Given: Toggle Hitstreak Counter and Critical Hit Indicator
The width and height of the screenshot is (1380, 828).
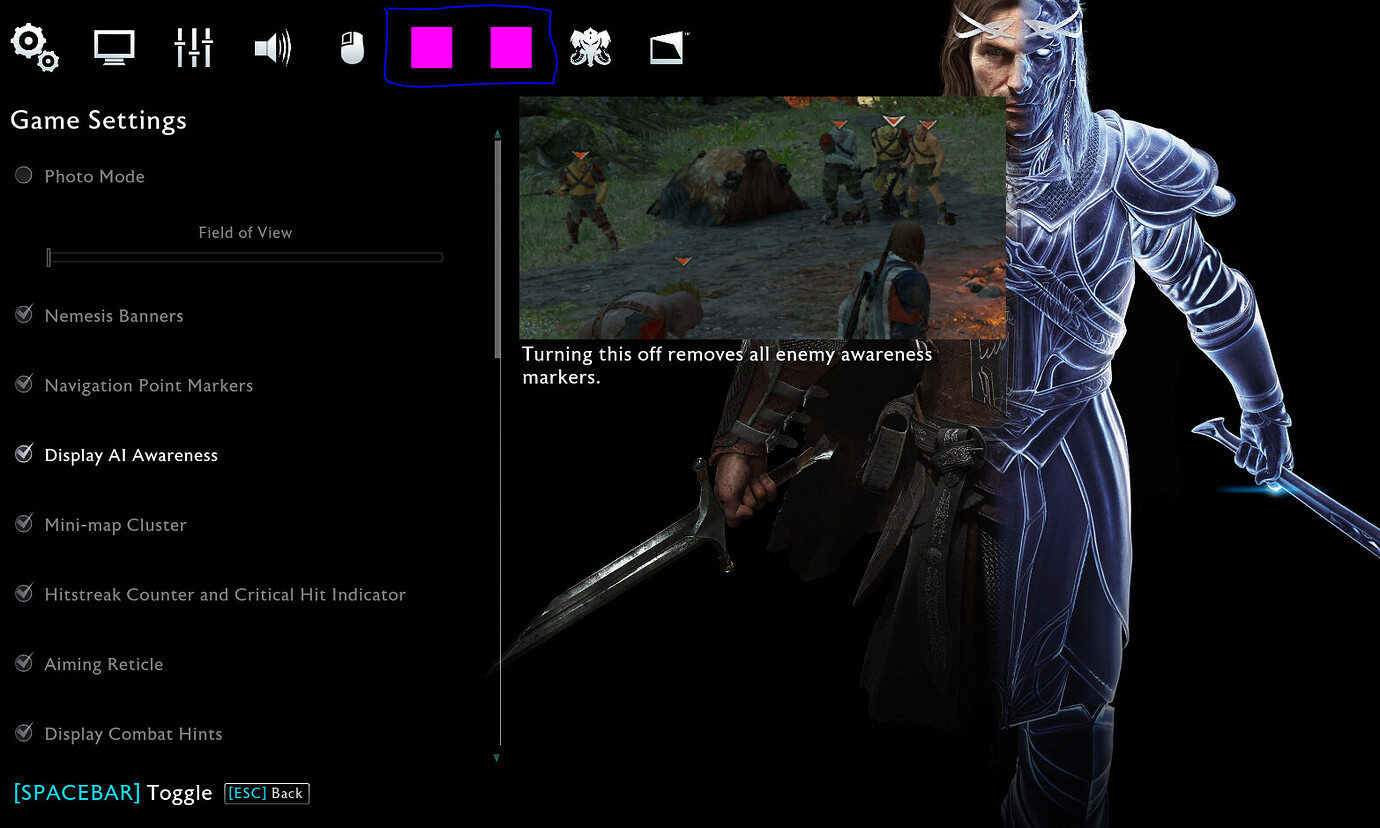Looking at the screenshot, I should [23, 592].
